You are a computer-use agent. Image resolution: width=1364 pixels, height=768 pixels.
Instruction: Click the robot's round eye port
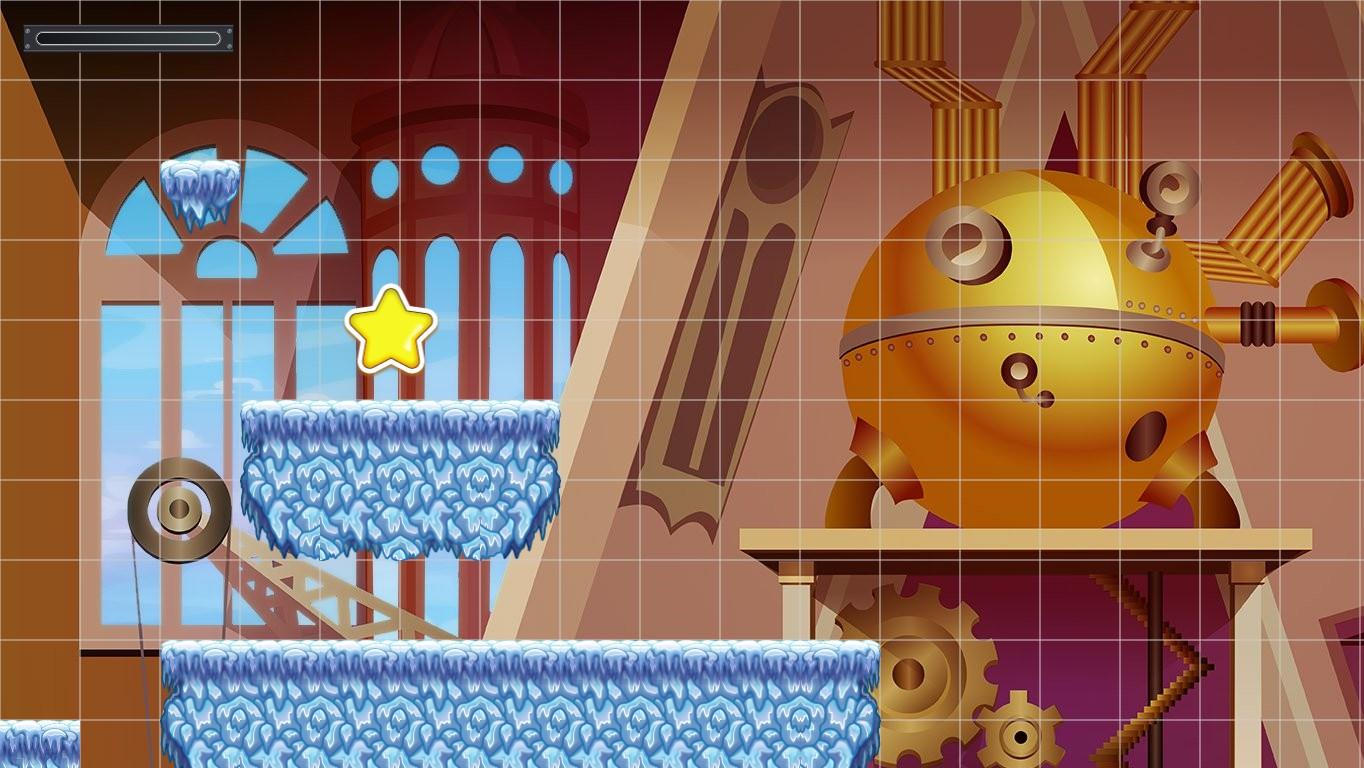pos(966,243)
